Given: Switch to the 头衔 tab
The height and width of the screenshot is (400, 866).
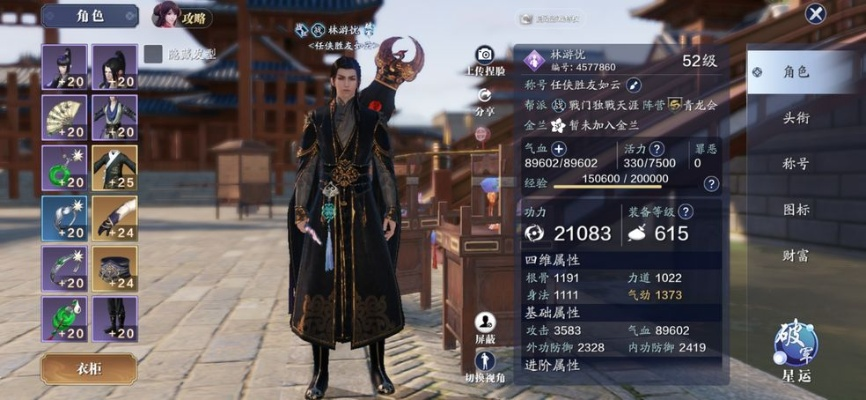Looking at the screenshot, I should (796, 117).
